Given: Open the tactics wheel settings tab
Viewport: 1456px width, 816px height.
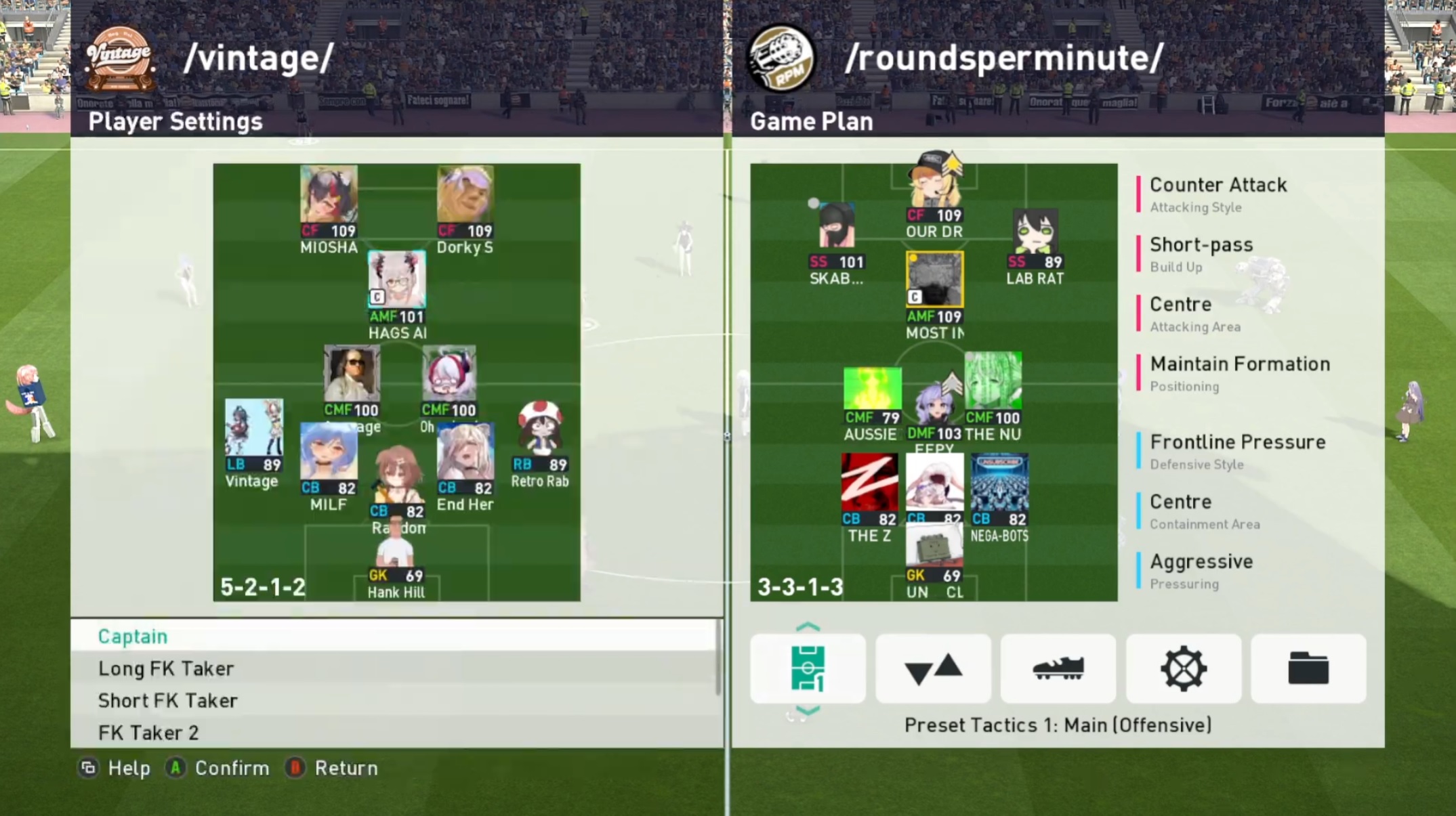Looking at the screenshot, I should [1183, 668].
